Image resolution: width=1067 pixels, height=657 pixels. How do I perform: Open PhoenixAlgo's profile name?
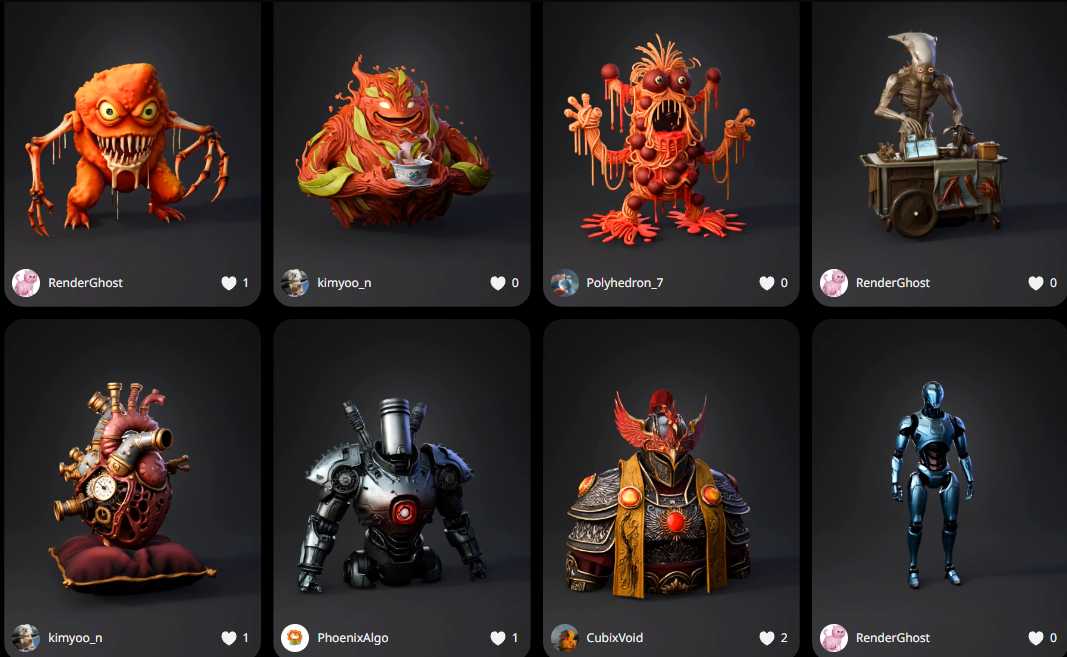tap(353, 638)
